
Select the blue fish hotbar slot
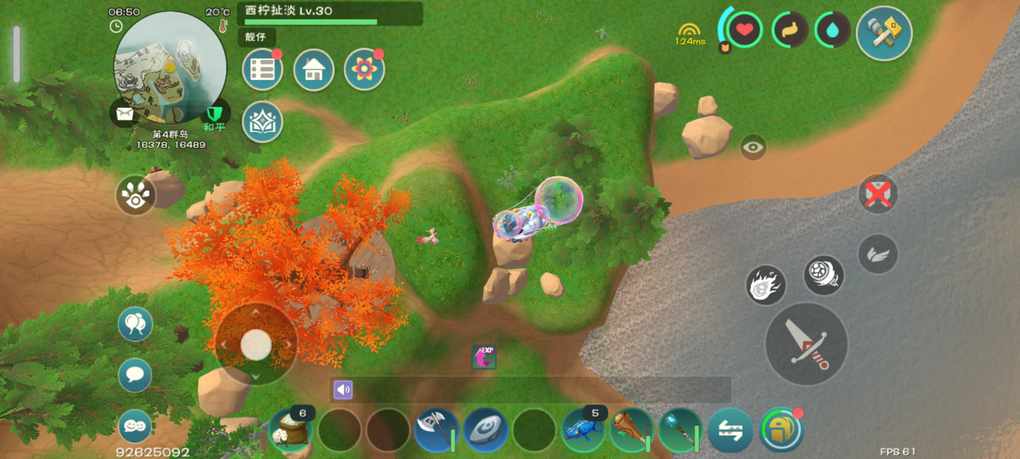pos(583,430)
